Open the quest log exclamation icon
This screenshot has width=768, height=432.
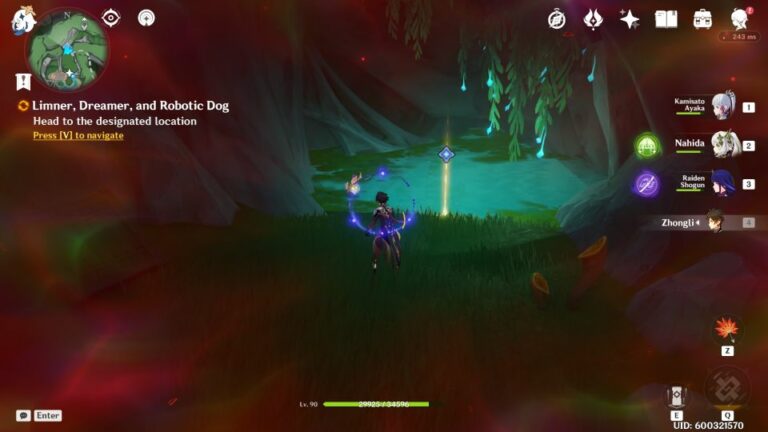(x=23, y=82)
